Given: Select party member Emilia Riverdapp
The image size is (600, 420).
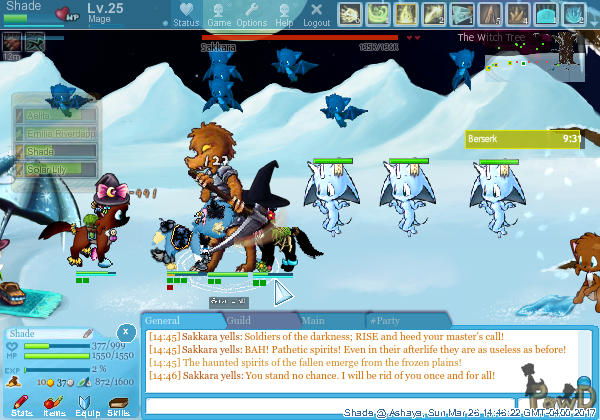Looking at the screenshot, I should click(55, 133).
